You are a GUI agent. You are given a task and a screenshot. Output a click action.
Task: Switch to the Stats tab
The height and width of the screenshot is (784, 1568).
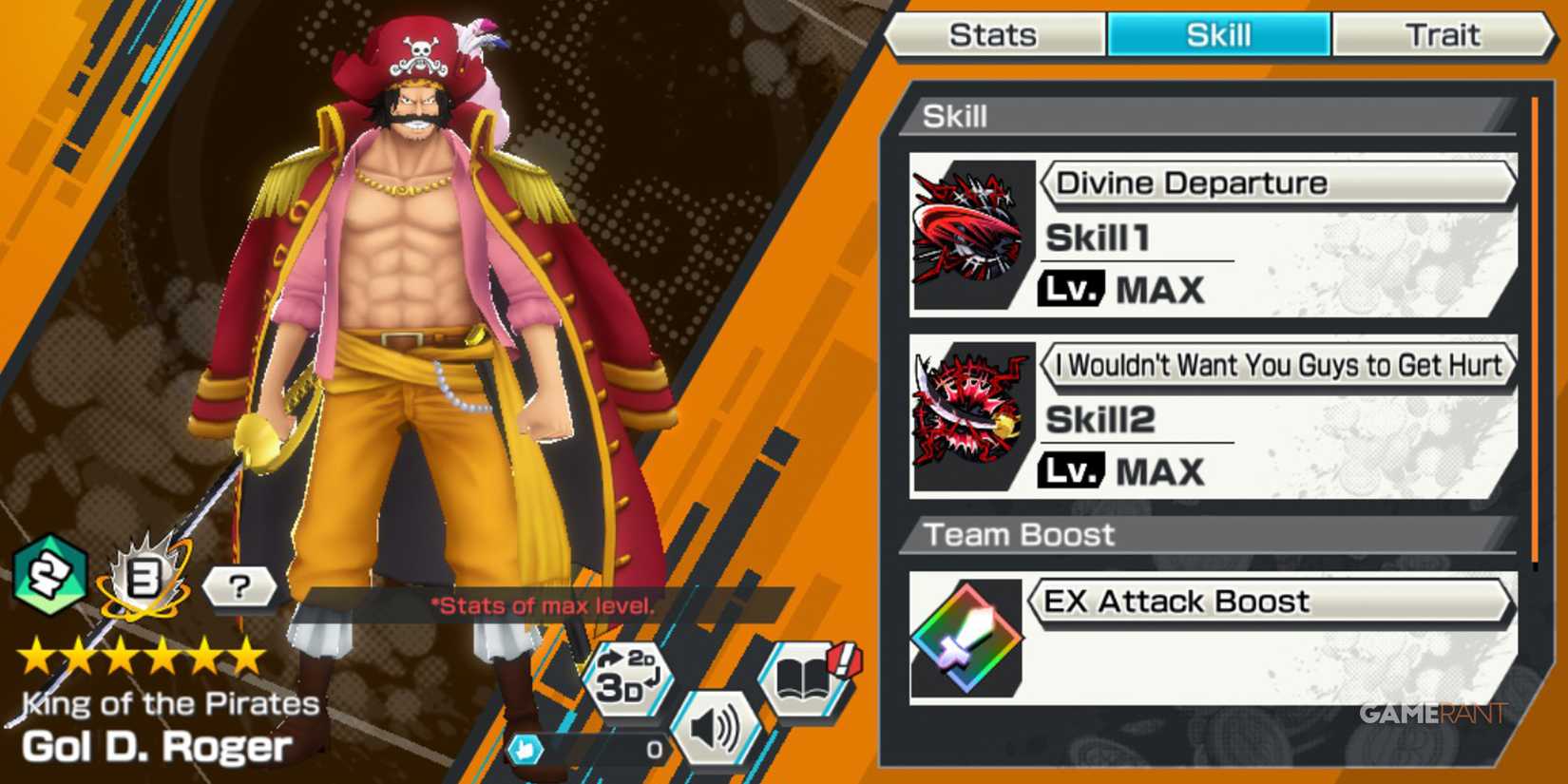[x=994, y=34]
